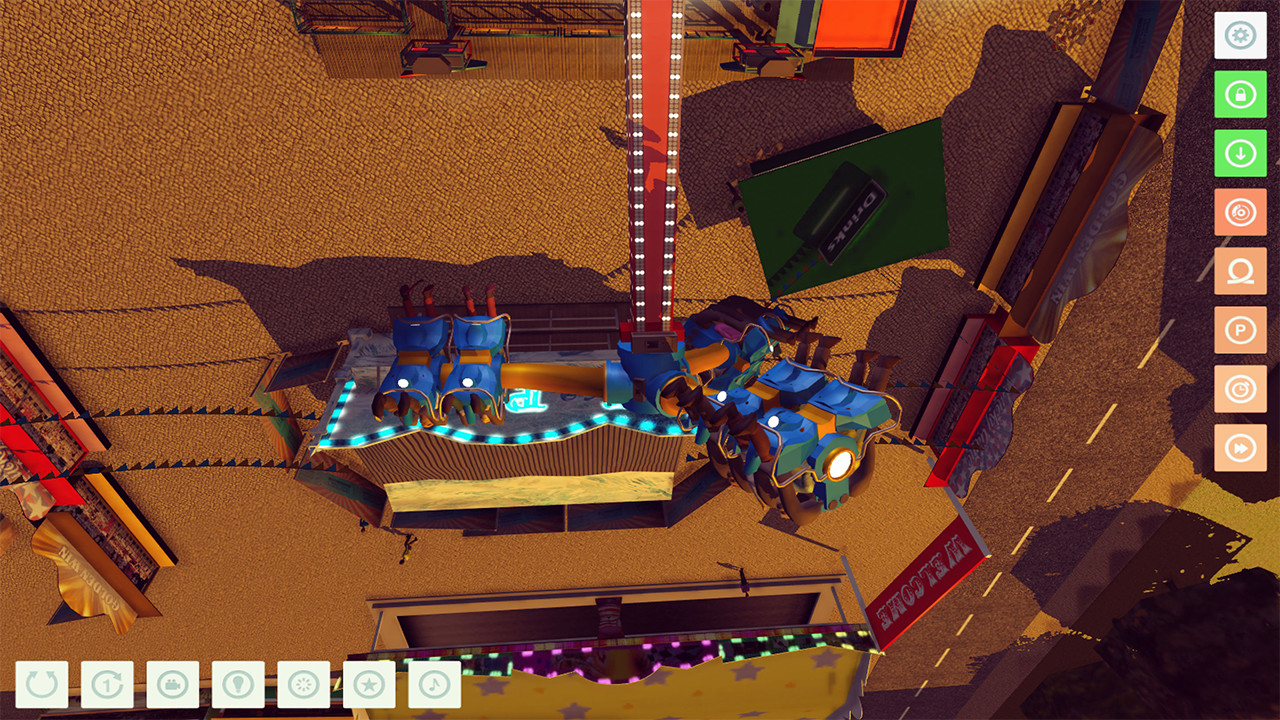1280x720 pixels.
Task: Open the settings gear menu
Action: (1239, 35)
